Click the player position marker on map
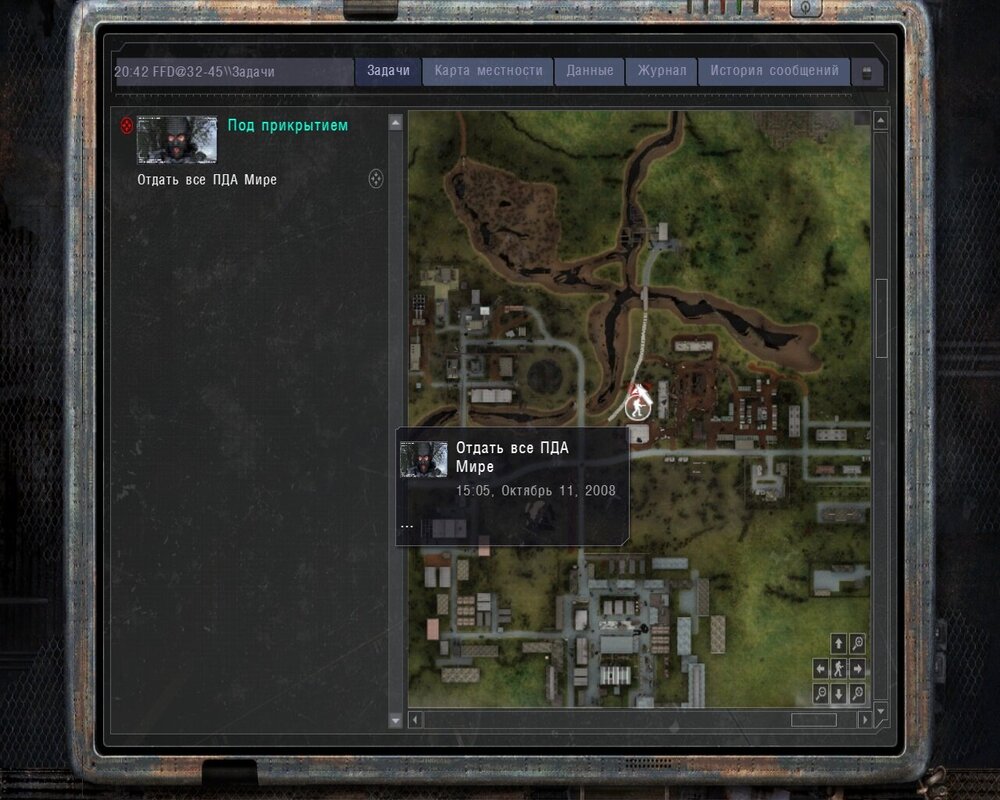Viewport: 1000px width, 800px height. tap(636, 407)
